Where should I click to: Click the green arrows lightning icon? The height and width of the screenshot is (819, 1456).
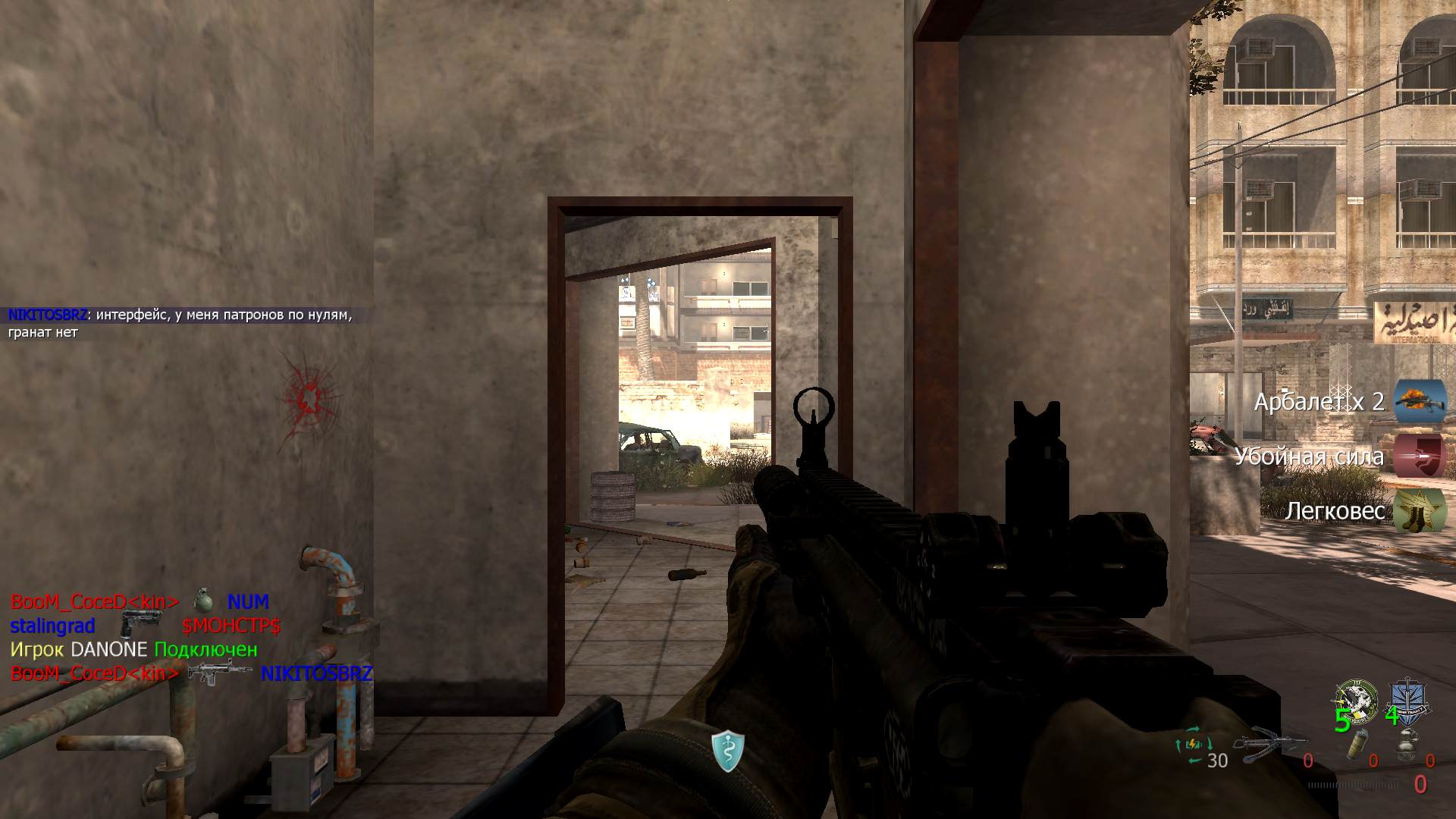(x=1189, y=751)
